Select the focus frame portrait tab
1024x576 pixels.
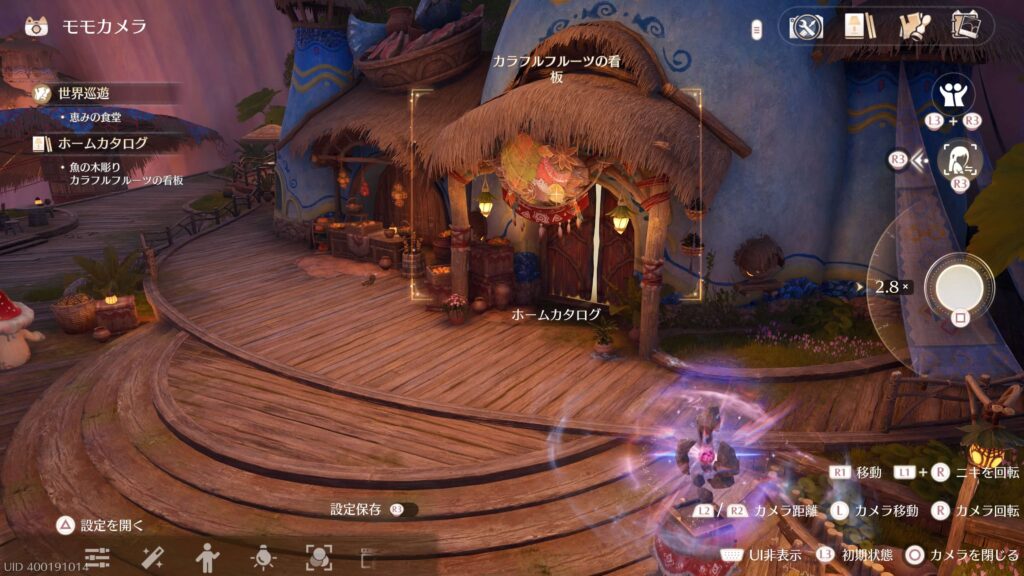(319, 557)
